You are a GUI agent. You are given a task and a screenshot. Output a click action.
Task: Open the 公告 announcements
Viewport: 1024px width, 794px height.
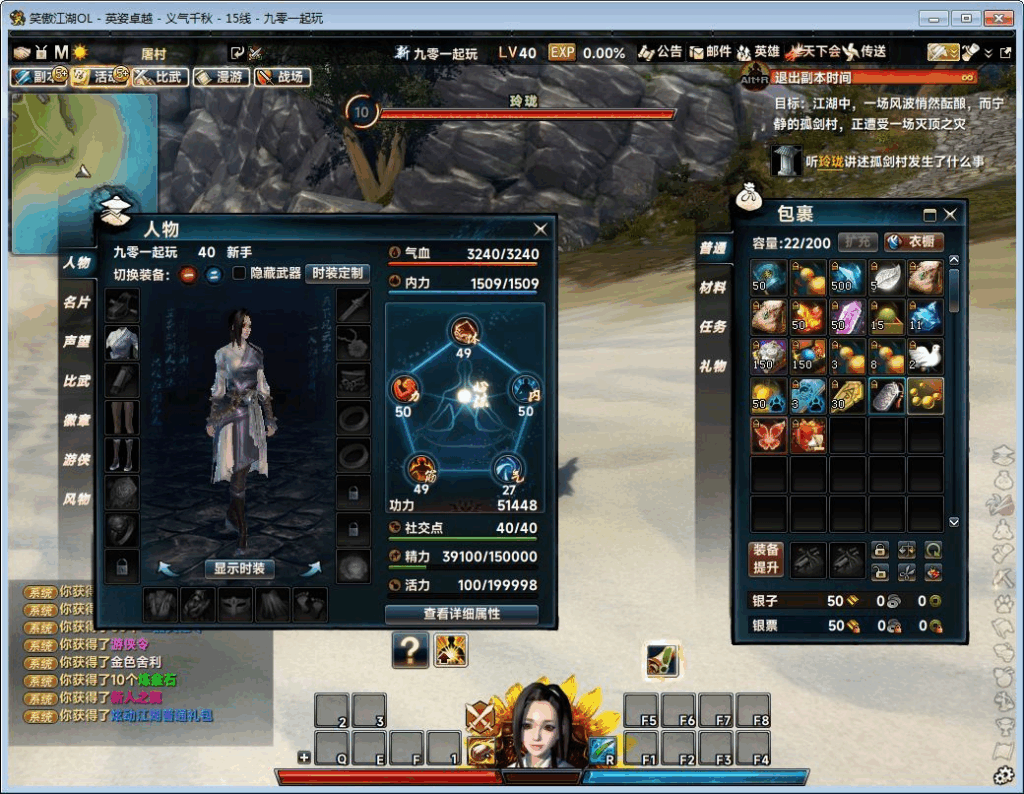tap(661, 52)
